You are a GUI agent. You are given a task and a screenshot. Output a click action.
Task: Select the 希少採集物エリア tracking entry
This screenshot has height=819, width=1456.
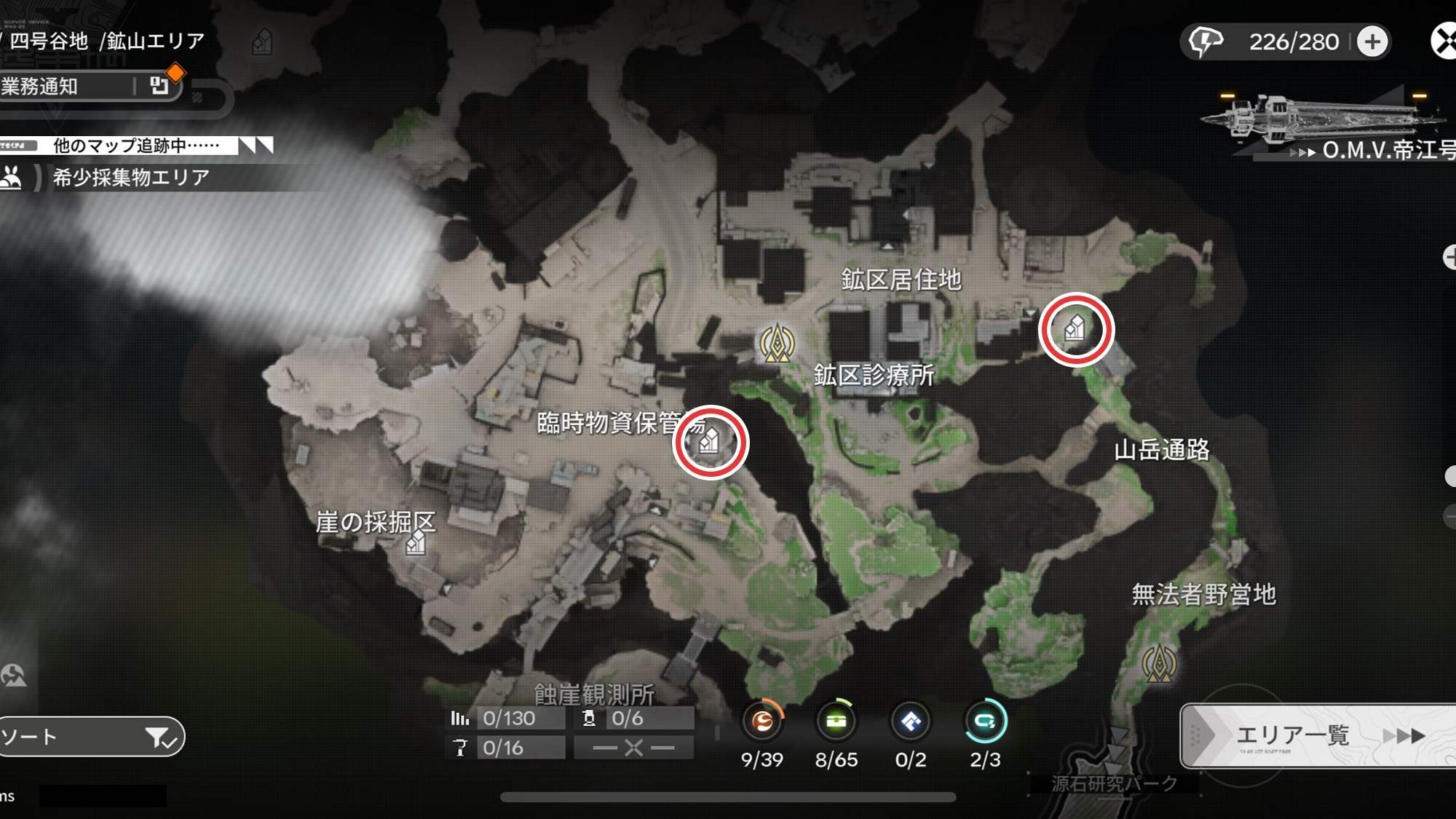131,177
